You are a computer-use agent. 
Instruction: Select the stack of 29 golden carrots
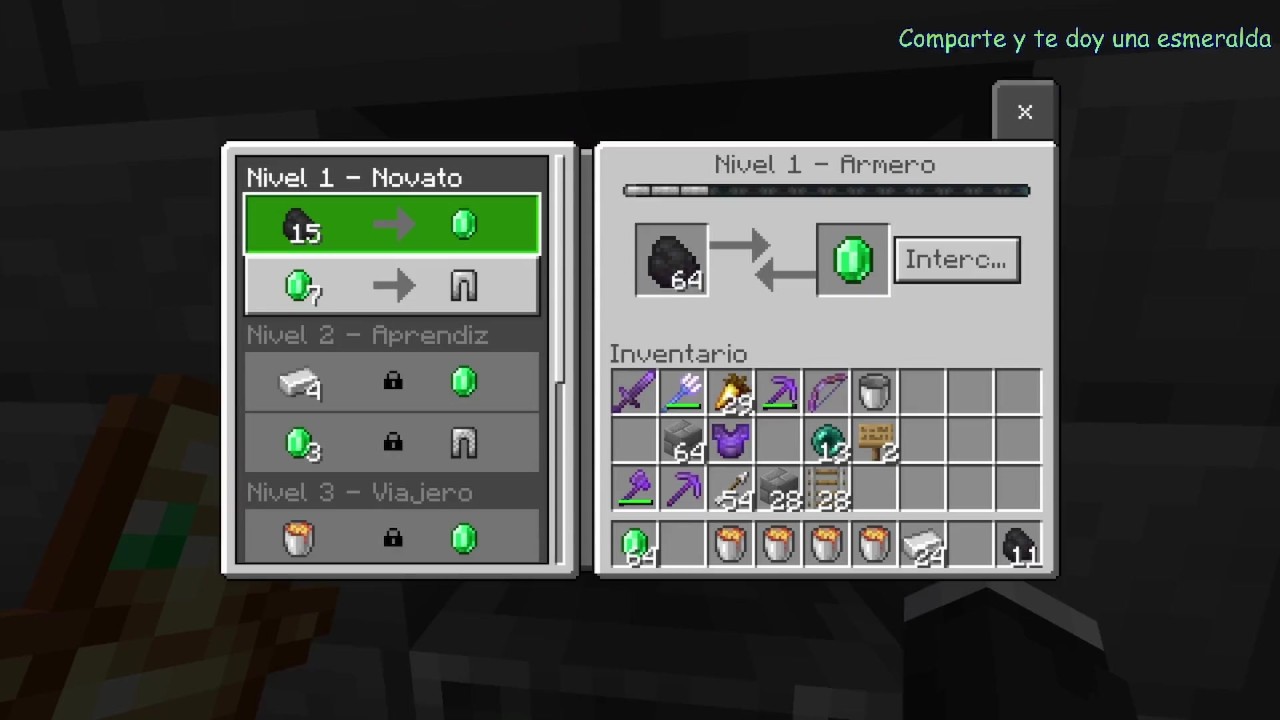pos(731,392)
